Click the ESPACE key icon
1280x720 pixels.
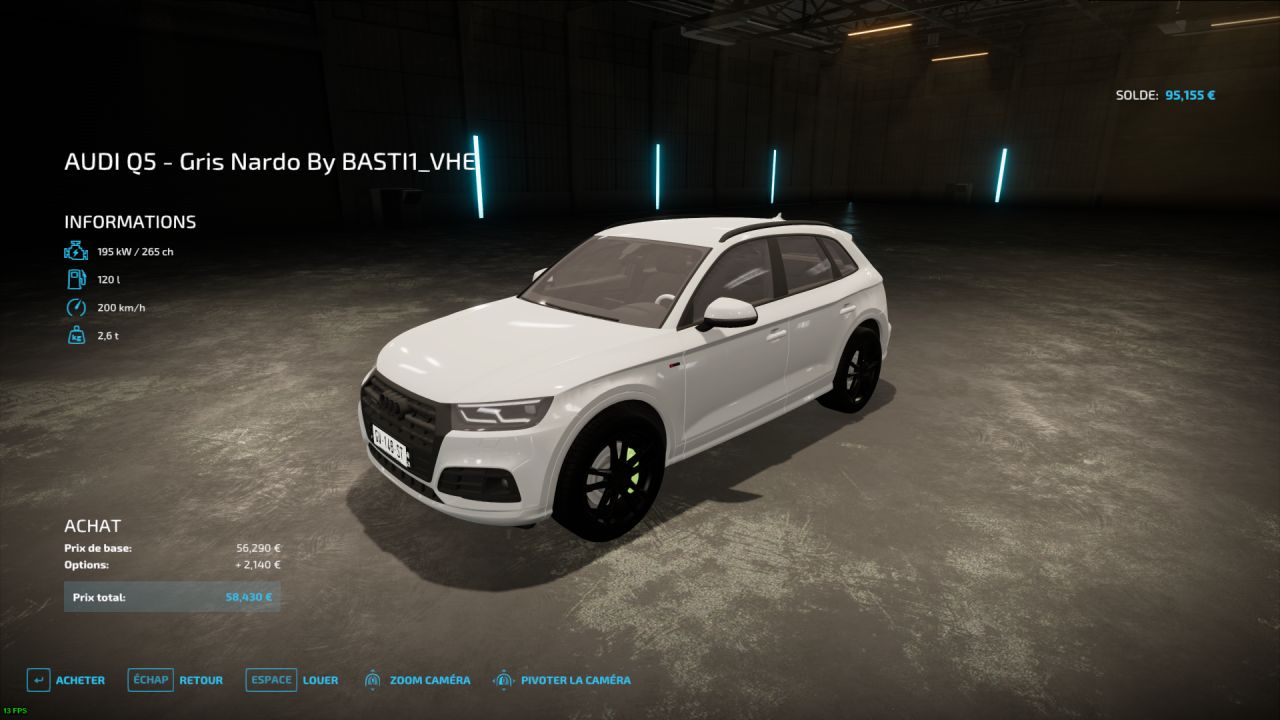[x=270, y=680]
